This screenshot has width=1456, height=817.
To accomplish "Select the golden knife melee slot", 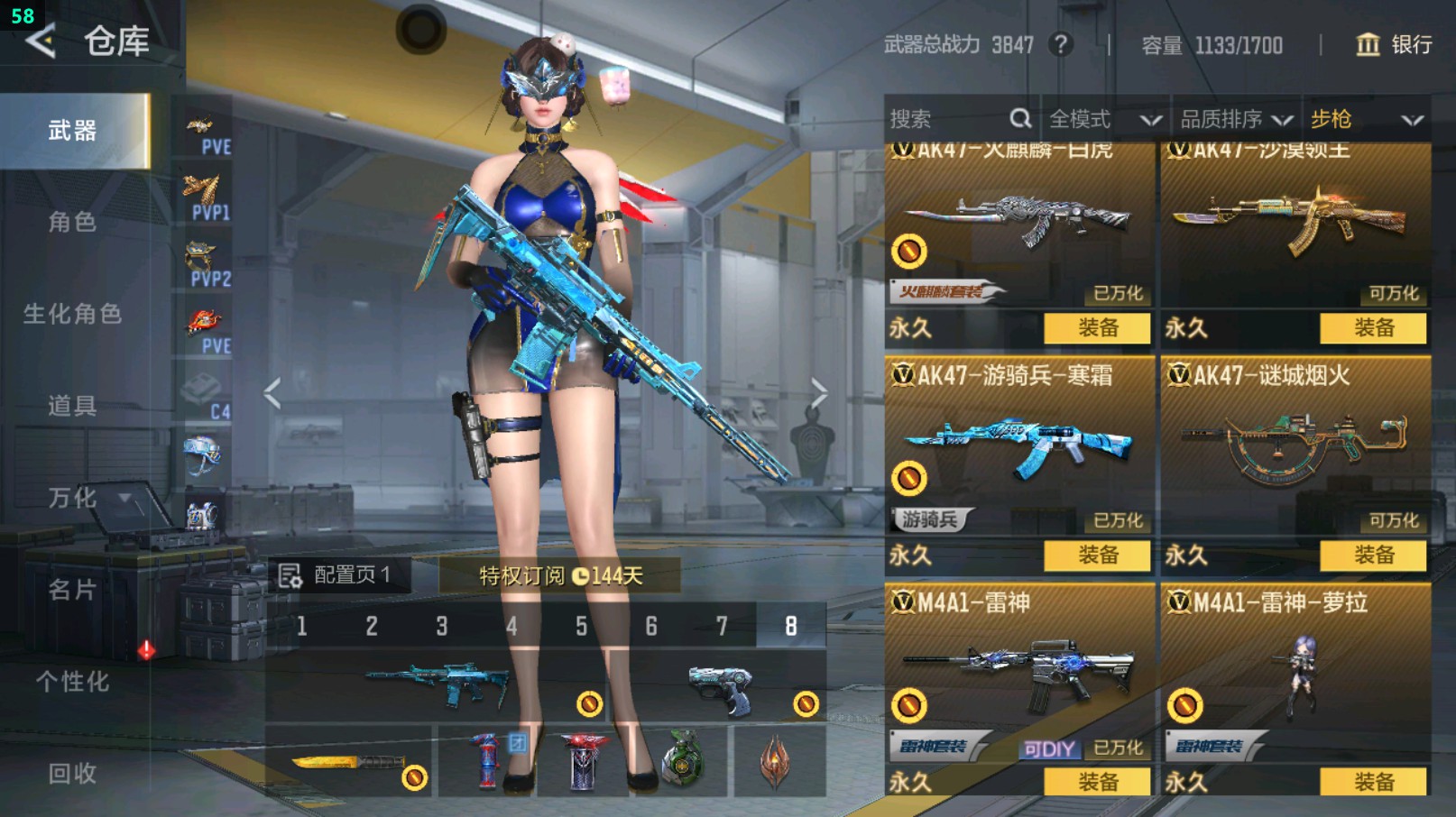I will 350,763.
